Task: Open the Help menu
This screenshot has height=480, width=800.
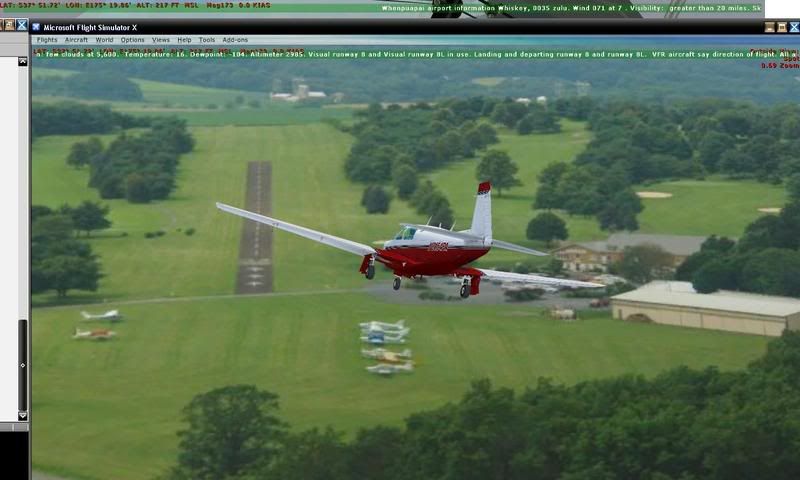Action: [184, 40]
